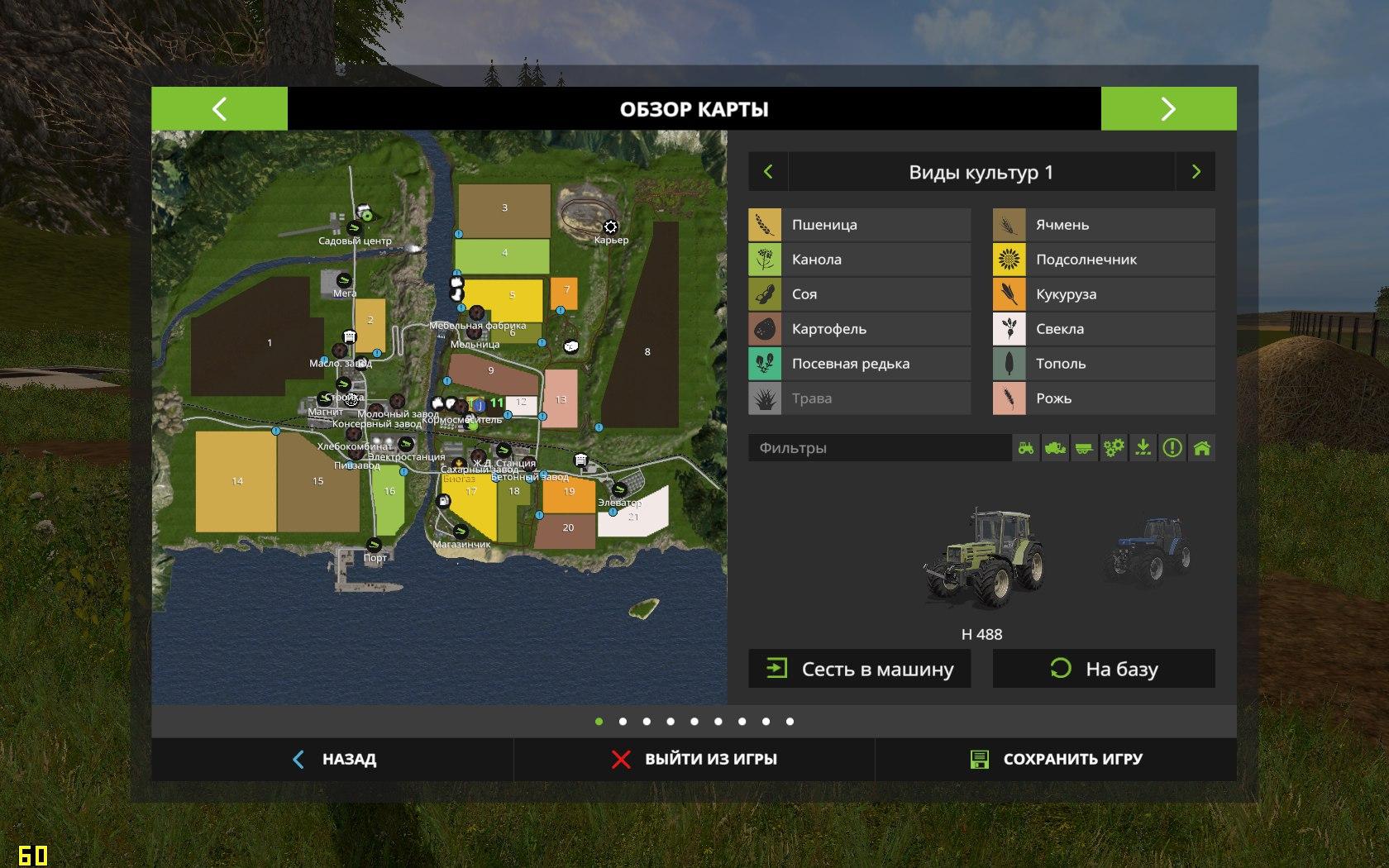1389x868 pixels.
Task: Choose ВЫЙТИ ИЗ ИГРЫ to quit
Action: 694,759
